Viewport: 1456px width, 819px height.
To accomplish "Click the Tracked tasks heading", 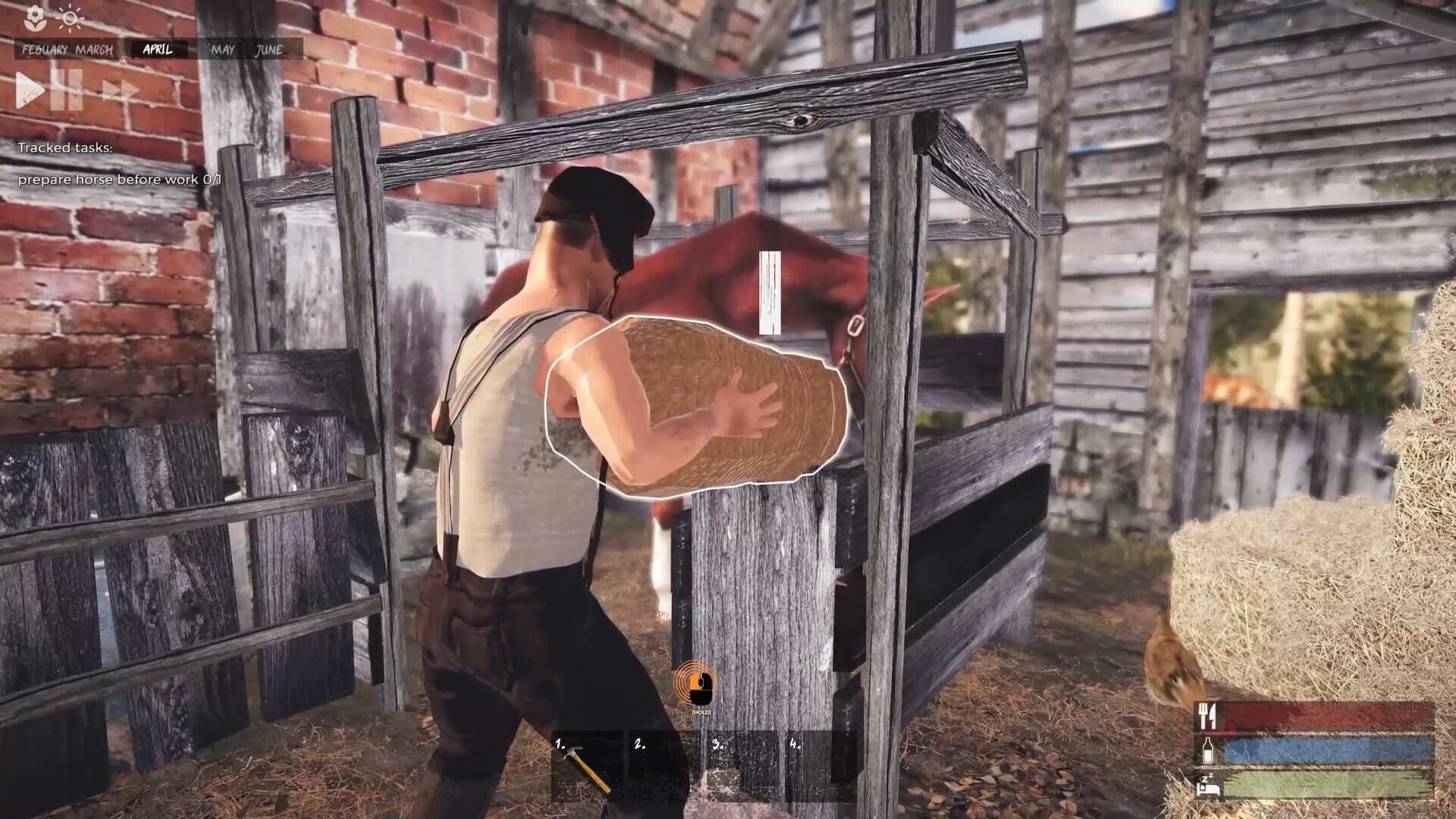I will tap(66, 149).
